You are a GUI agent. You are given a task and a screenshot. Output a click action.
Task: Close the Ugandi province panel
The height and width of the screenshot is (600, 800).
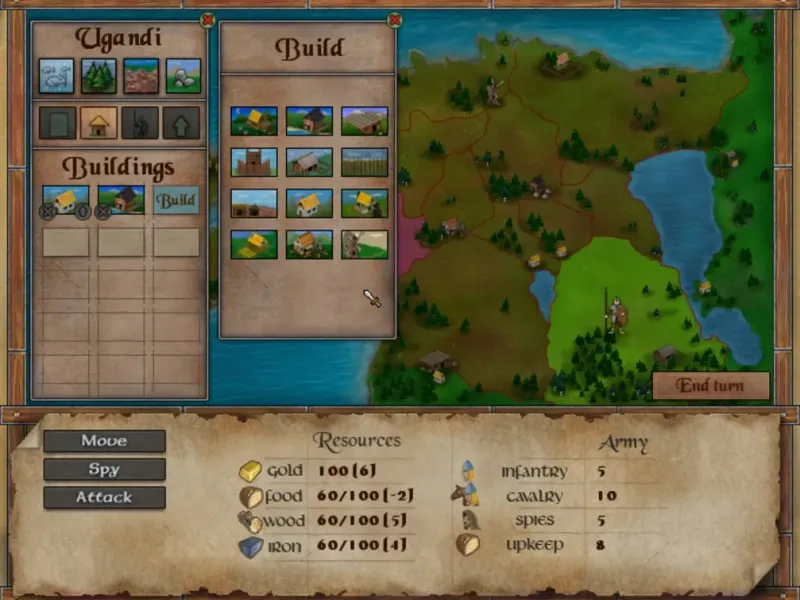click(x=207, y=19)
